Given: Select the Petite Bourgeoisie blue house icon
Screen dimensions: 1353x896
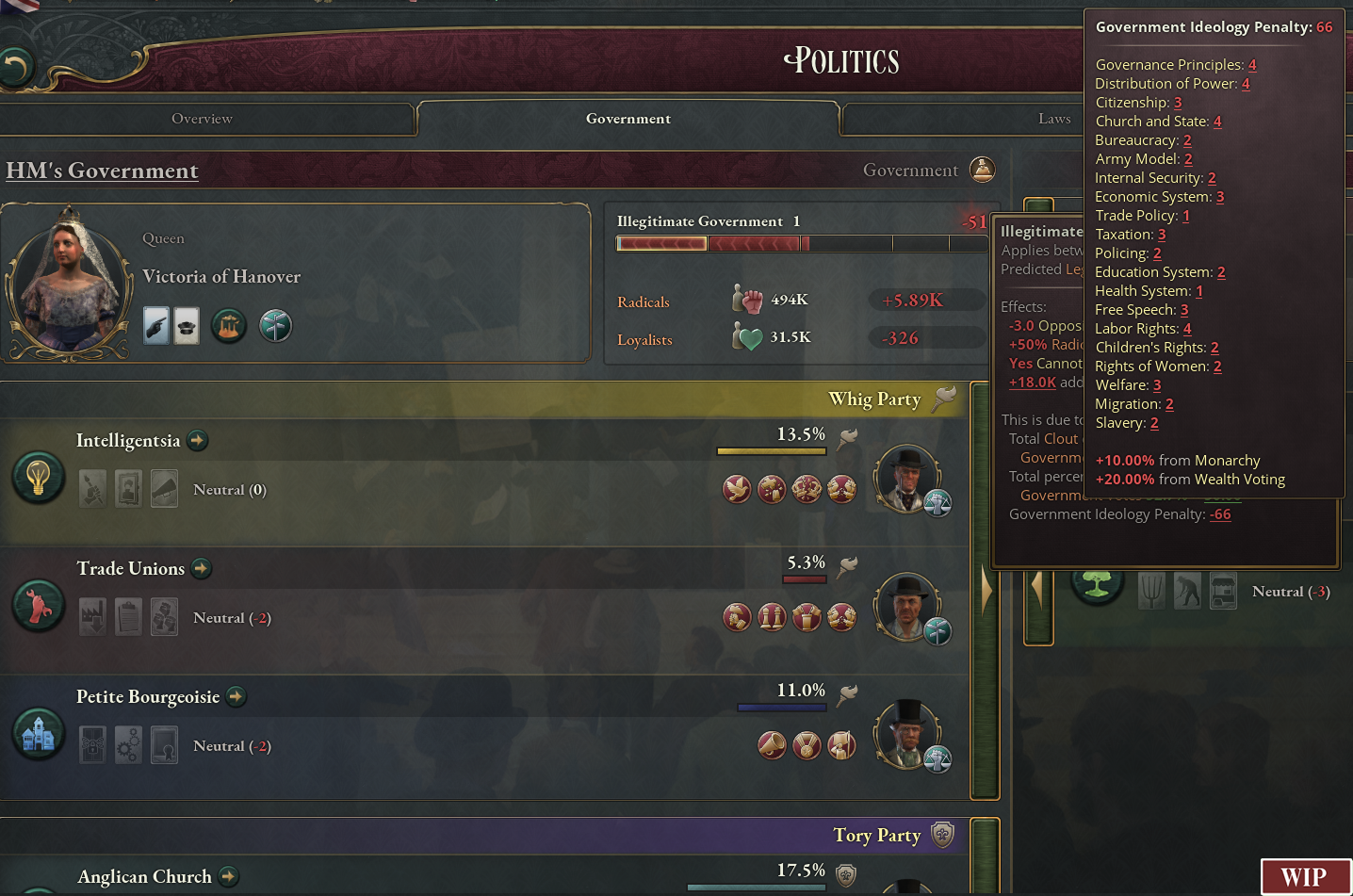Looking at the screenshot, I should [38, 733].
